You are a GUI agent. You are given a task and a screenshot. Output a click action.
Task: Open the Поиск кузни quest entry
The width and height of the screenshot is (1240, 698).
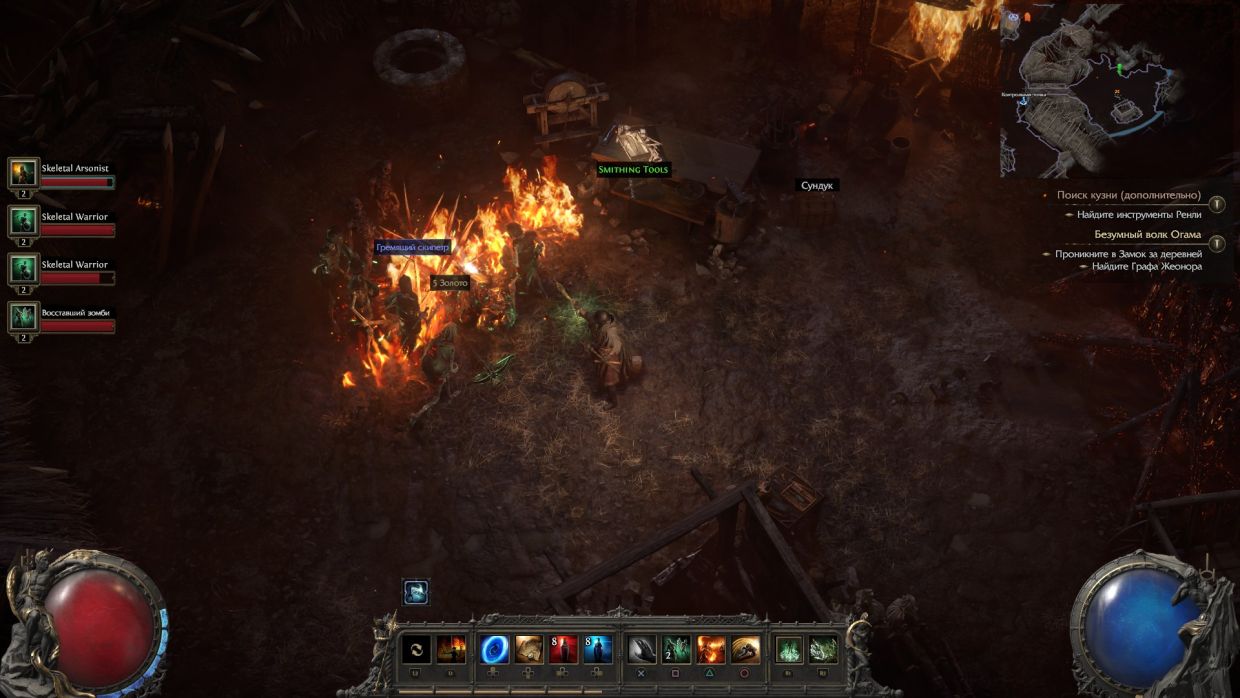(x=1128, y=195)
